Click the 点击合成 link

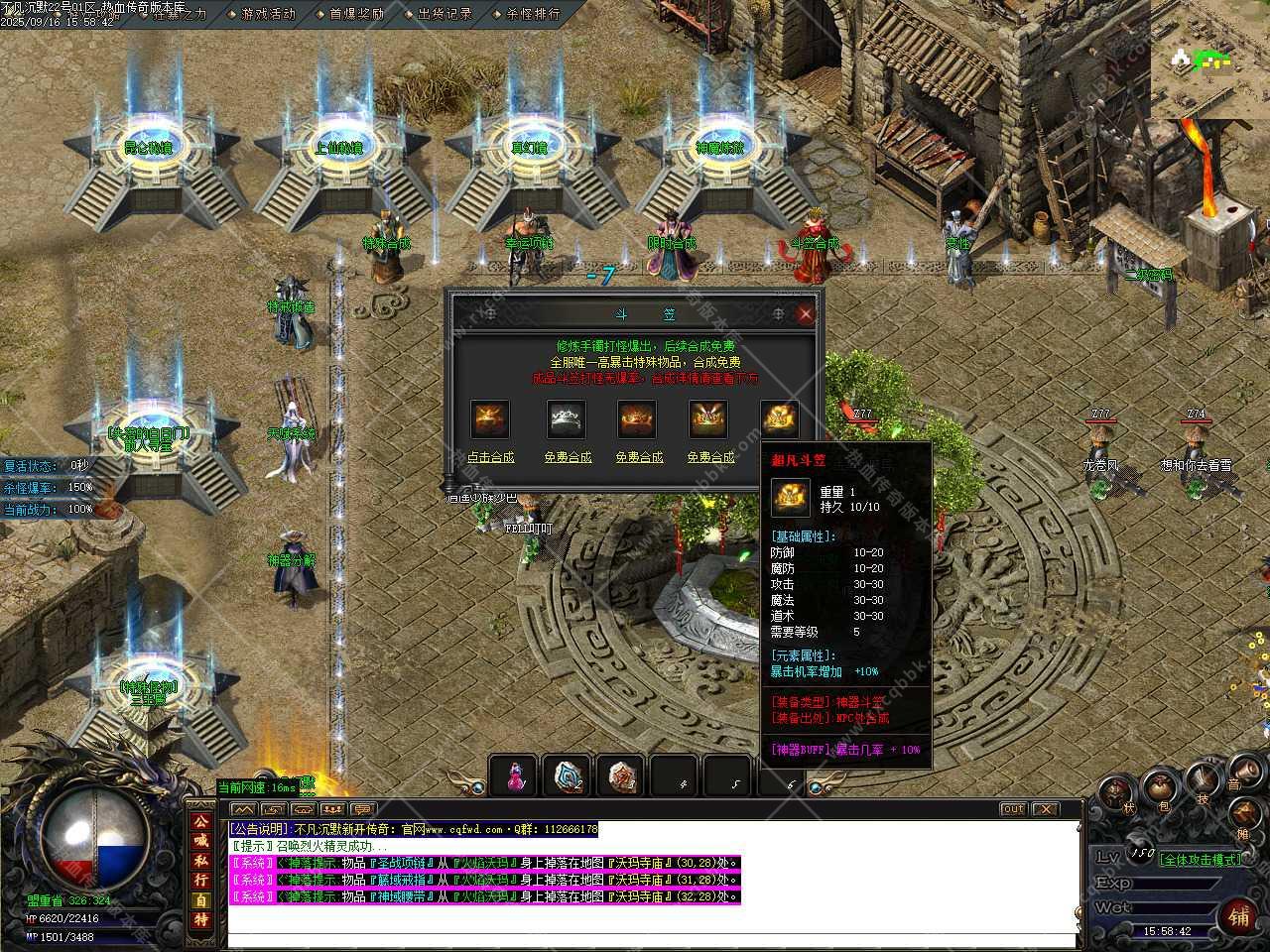(x=490, y=457)
